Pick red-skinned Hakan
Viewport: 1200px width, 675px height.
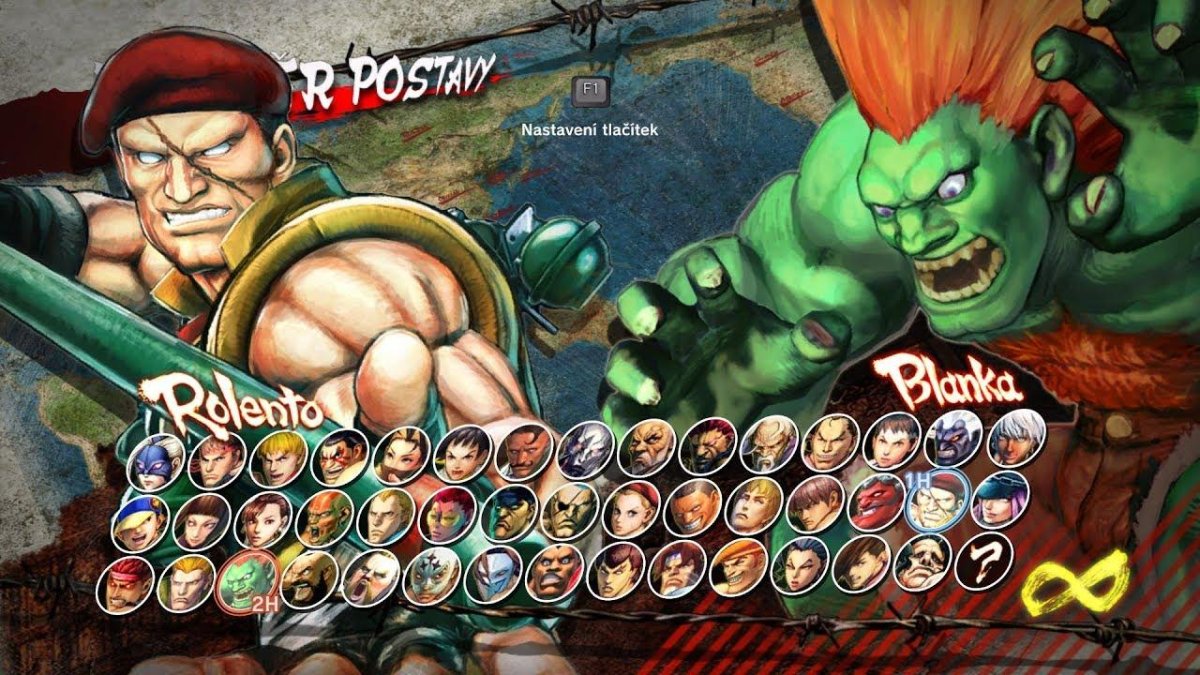point(877,502)
